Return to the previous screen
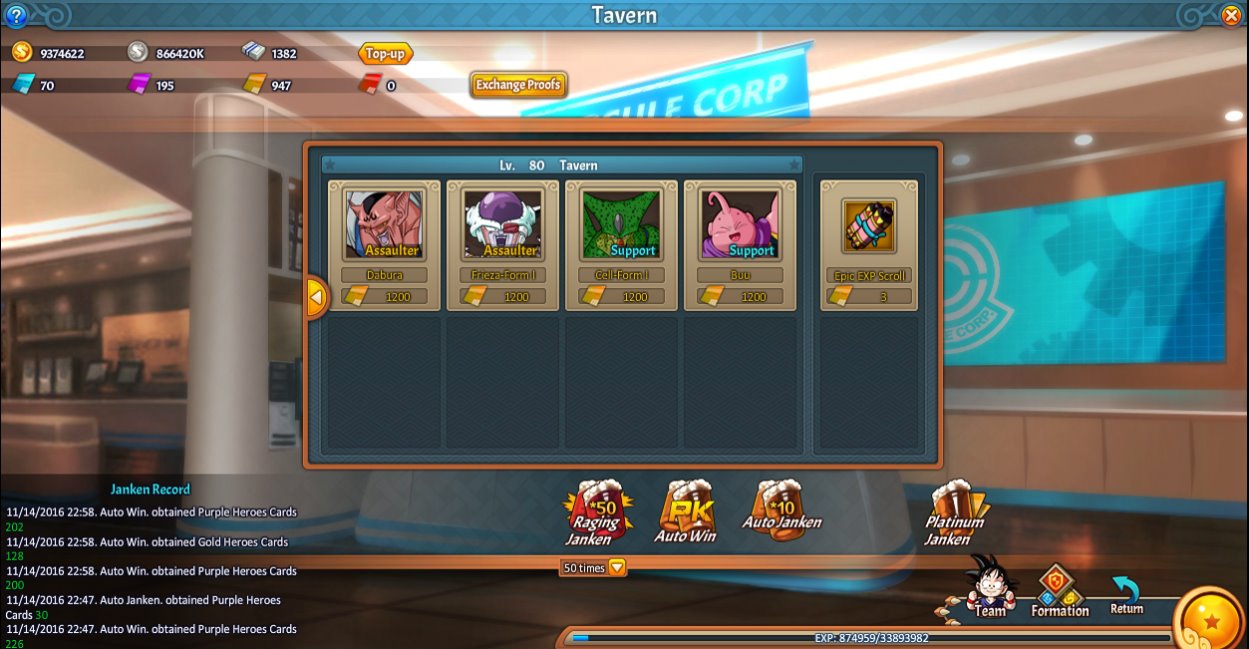Image resolution: width=1249 pixels, height=649 pixels. coord(1127,594)
